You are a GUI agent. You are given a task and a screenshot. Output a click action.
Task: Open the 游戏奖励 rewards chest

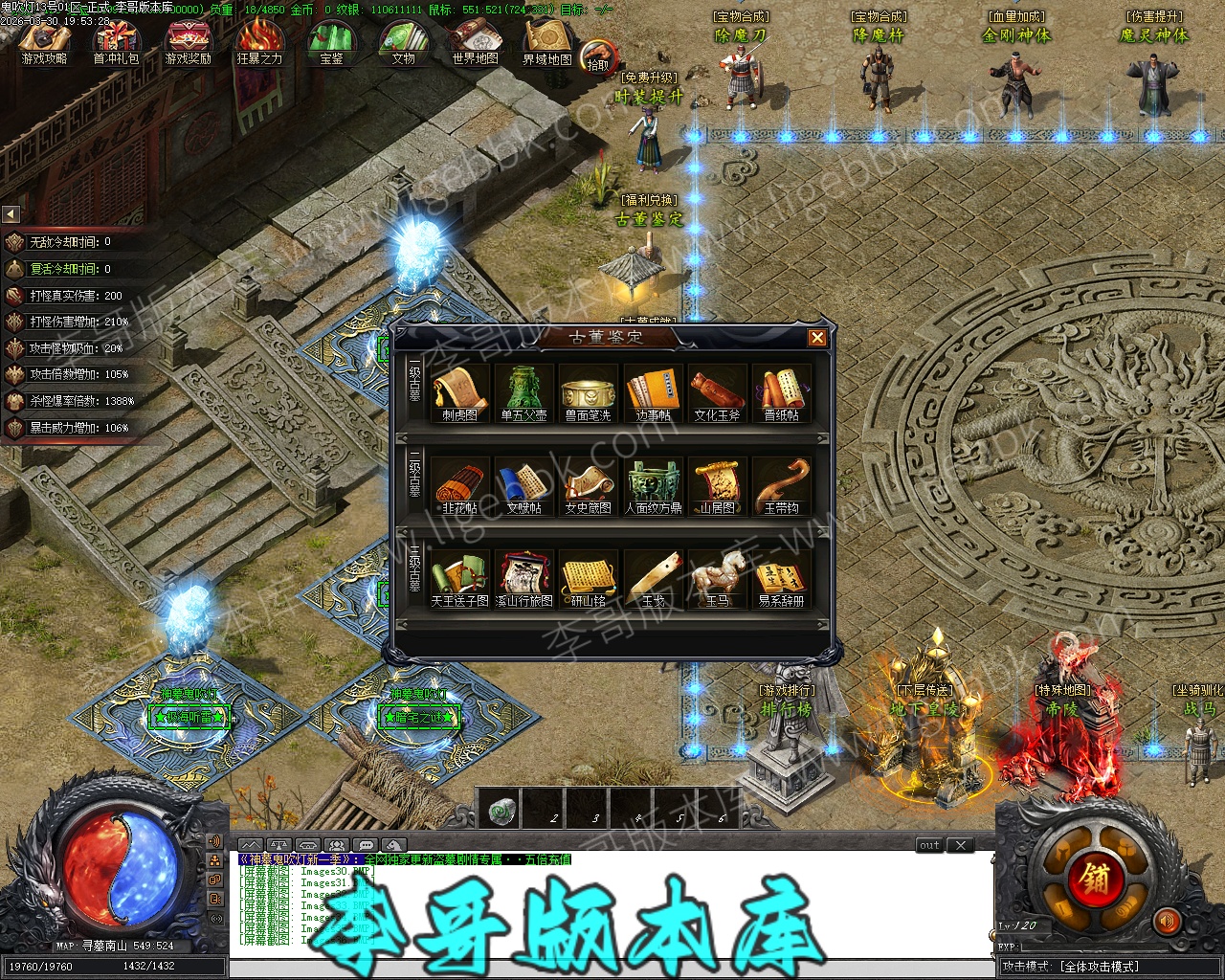point(188,43)
